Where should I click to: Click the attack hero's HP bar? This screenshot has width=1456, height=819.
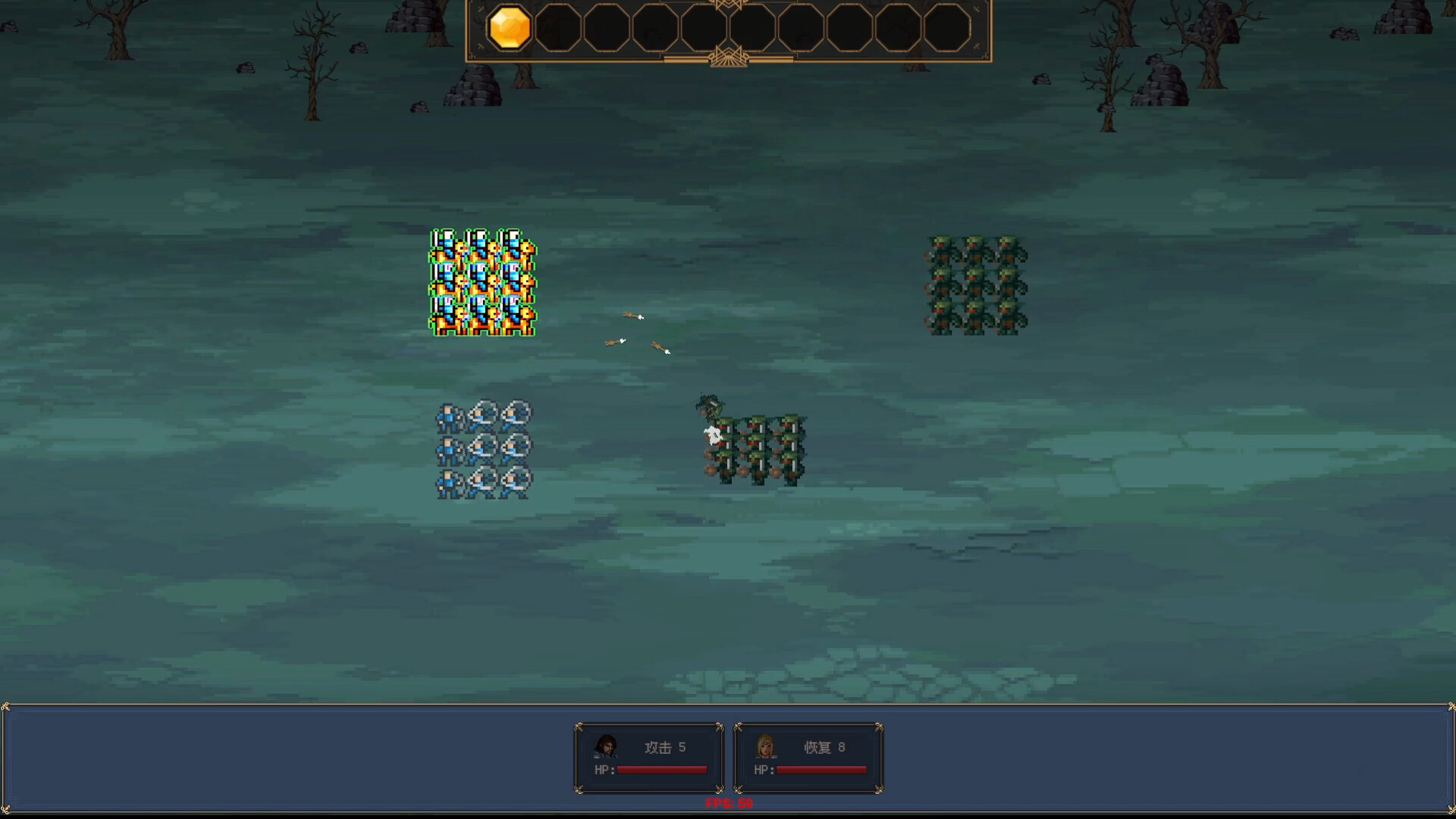tap(662, 770)
